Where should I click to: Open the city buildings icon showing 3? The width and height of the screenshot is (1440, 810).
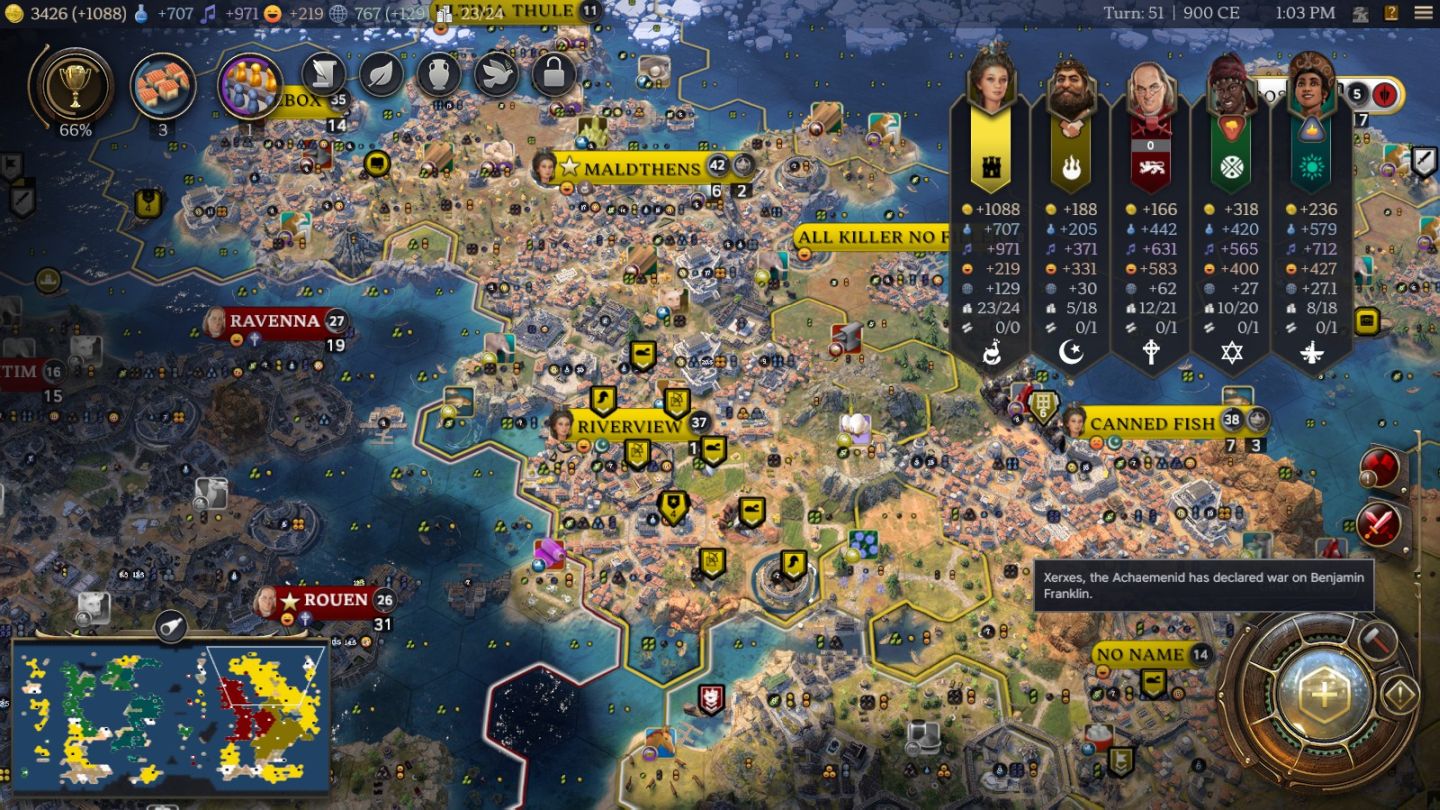(163, 87)
